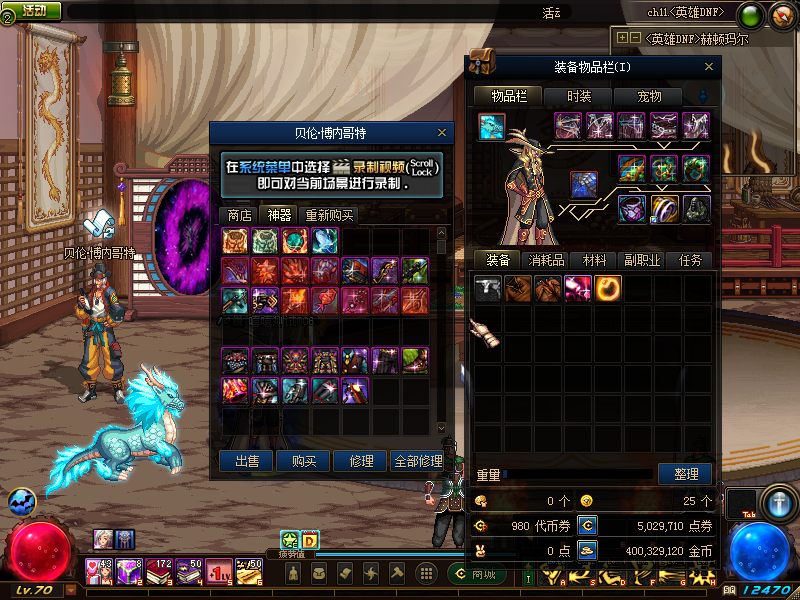This screenshot has width=800, height=600.
Task: Select 全部修理 to repair all
Action: (x=418, y=461)
